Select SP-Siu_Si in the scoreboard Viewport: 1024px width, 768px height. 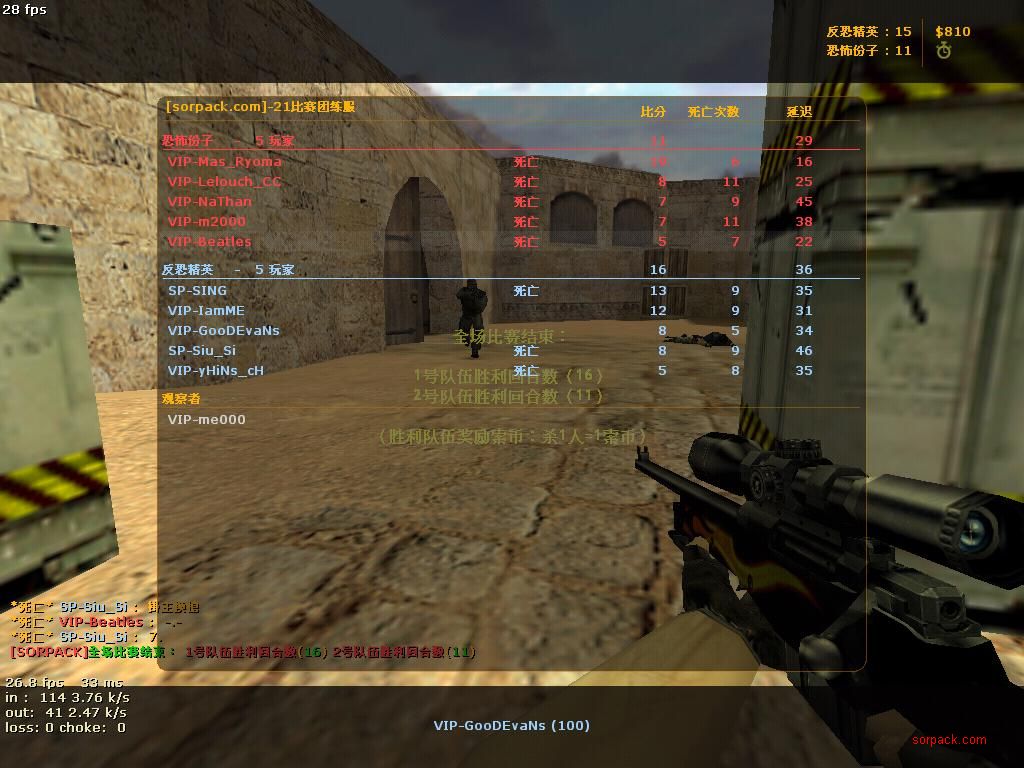(202, 351)
